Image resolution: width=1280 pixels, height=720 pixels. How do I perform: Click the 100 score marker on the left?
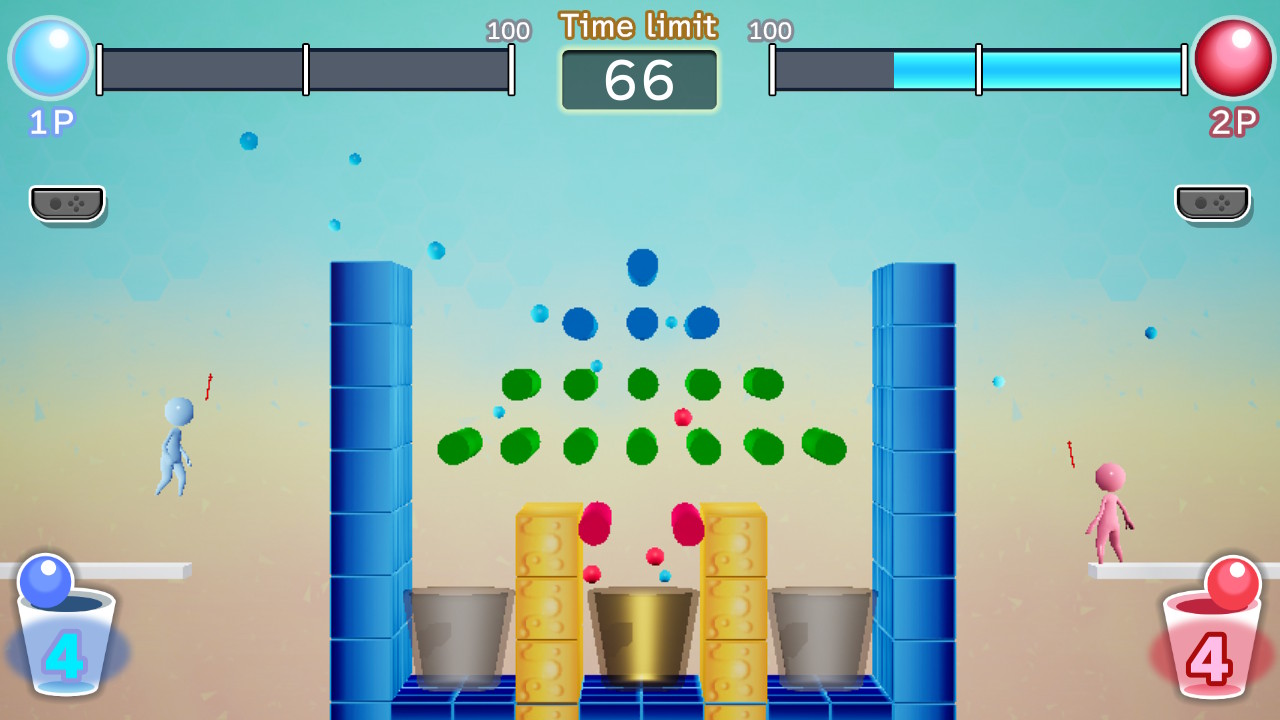510,31
